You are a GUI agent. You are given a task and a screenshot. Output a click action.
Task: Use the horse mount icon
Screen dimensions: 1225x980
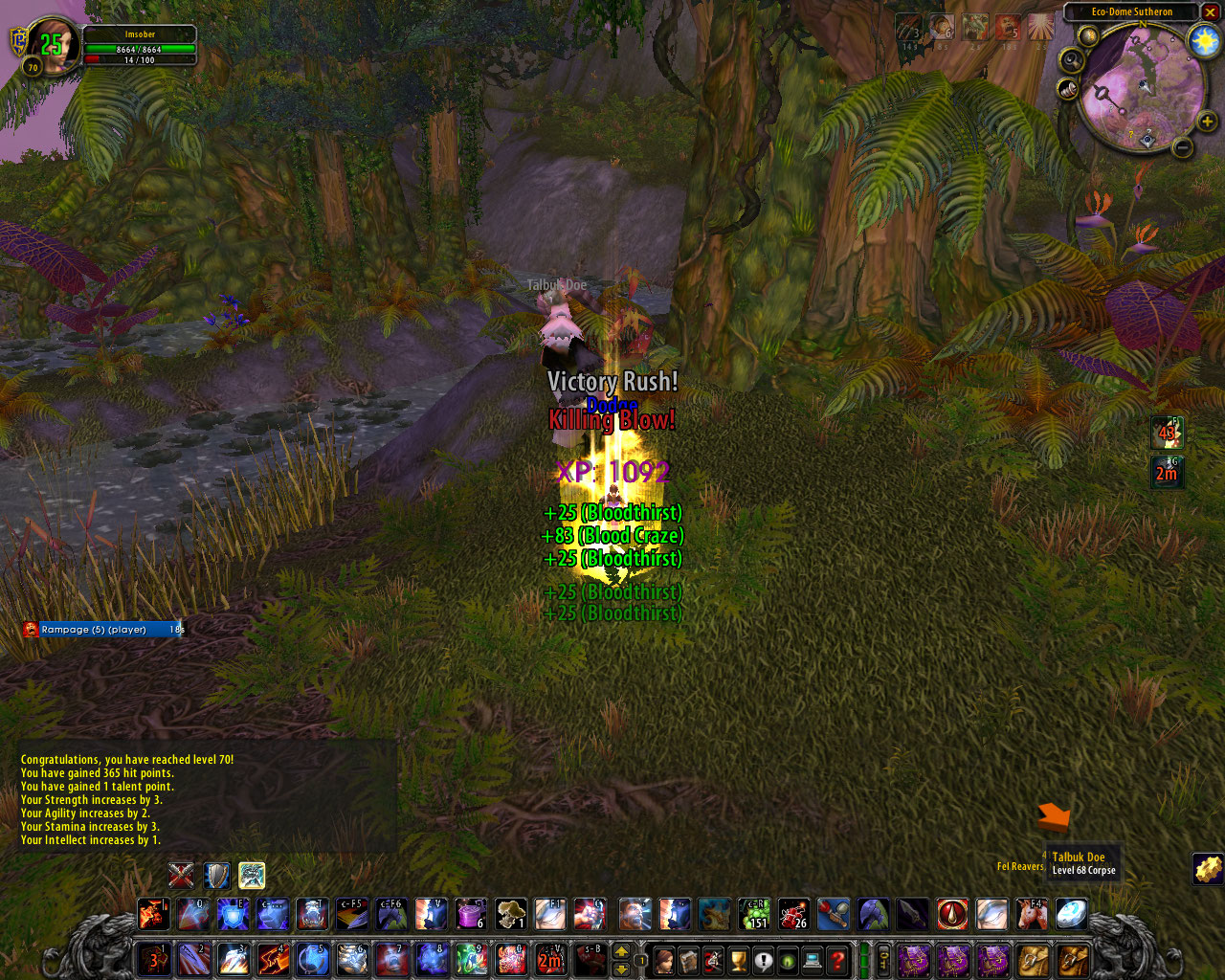coord(1032,914)
